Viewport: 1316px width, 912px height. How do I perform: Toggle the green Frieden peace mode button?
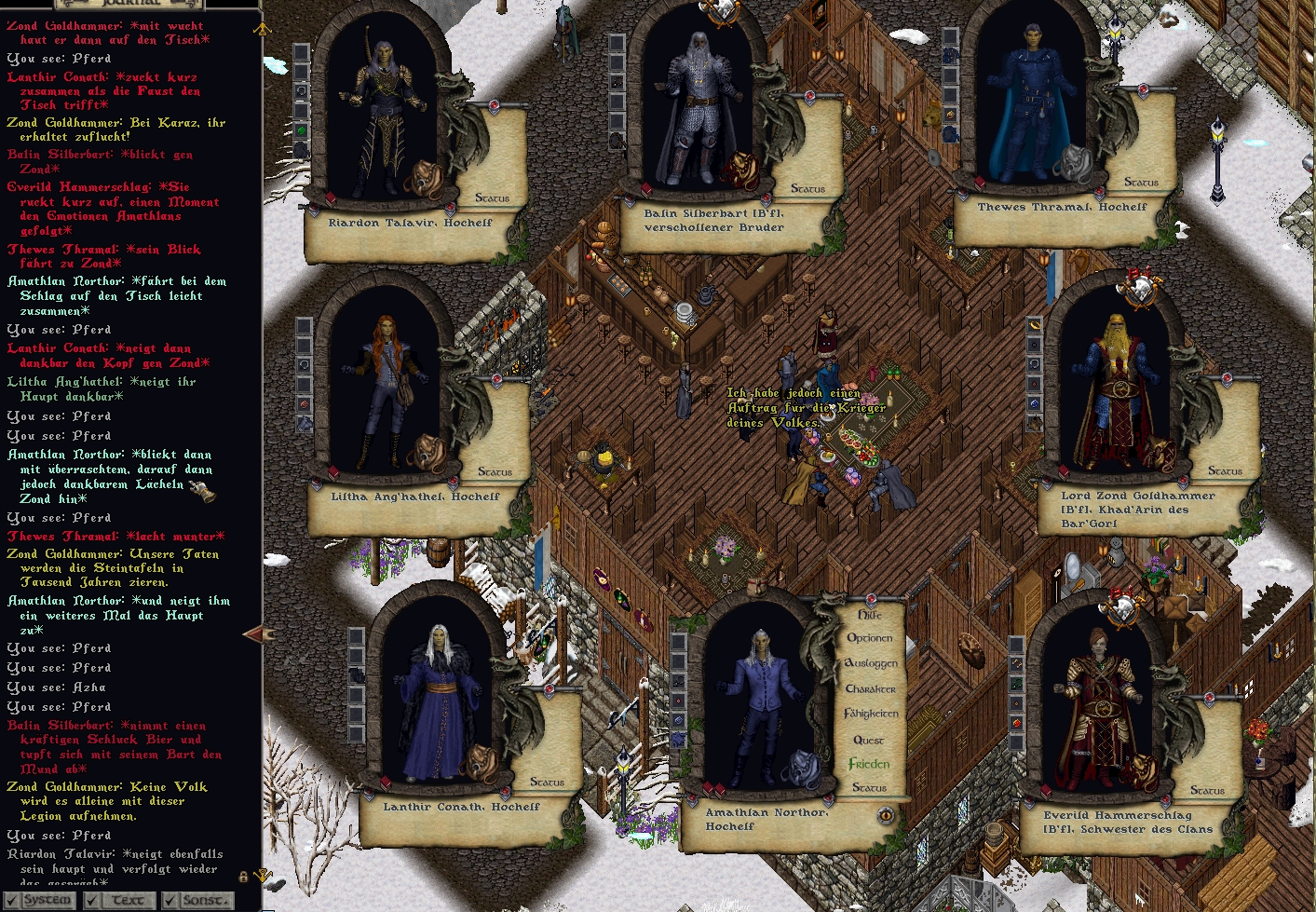[x=869, y=764]
